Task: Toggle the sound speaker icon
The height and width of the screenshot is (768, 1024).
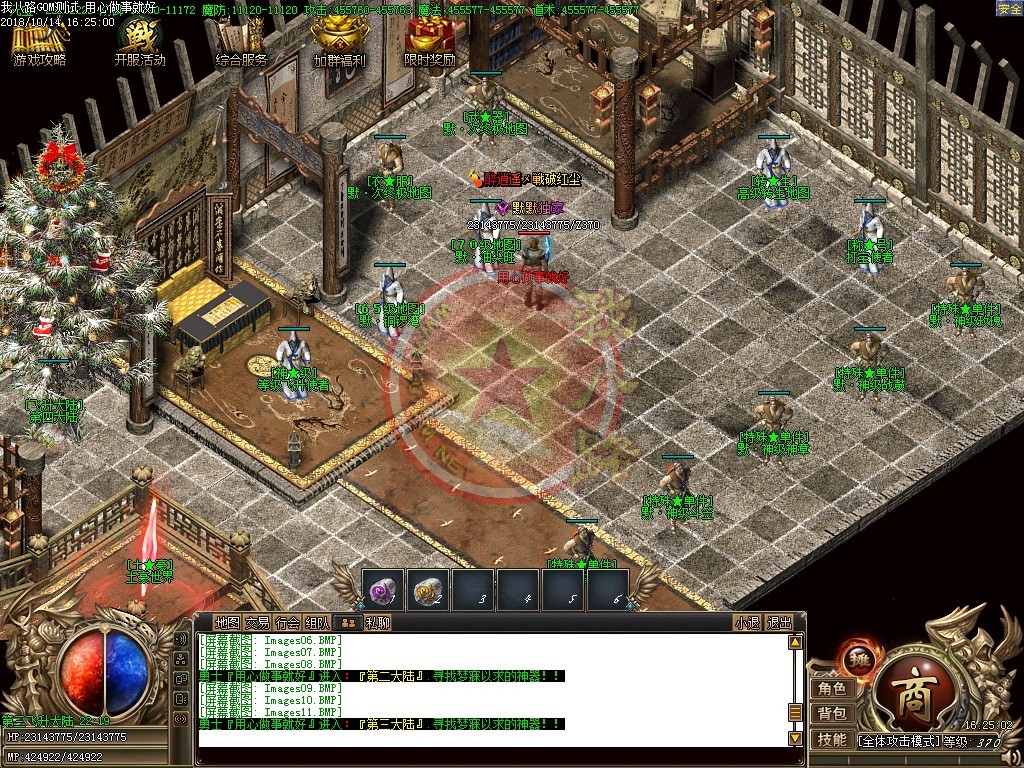Action: pos(181,638)
